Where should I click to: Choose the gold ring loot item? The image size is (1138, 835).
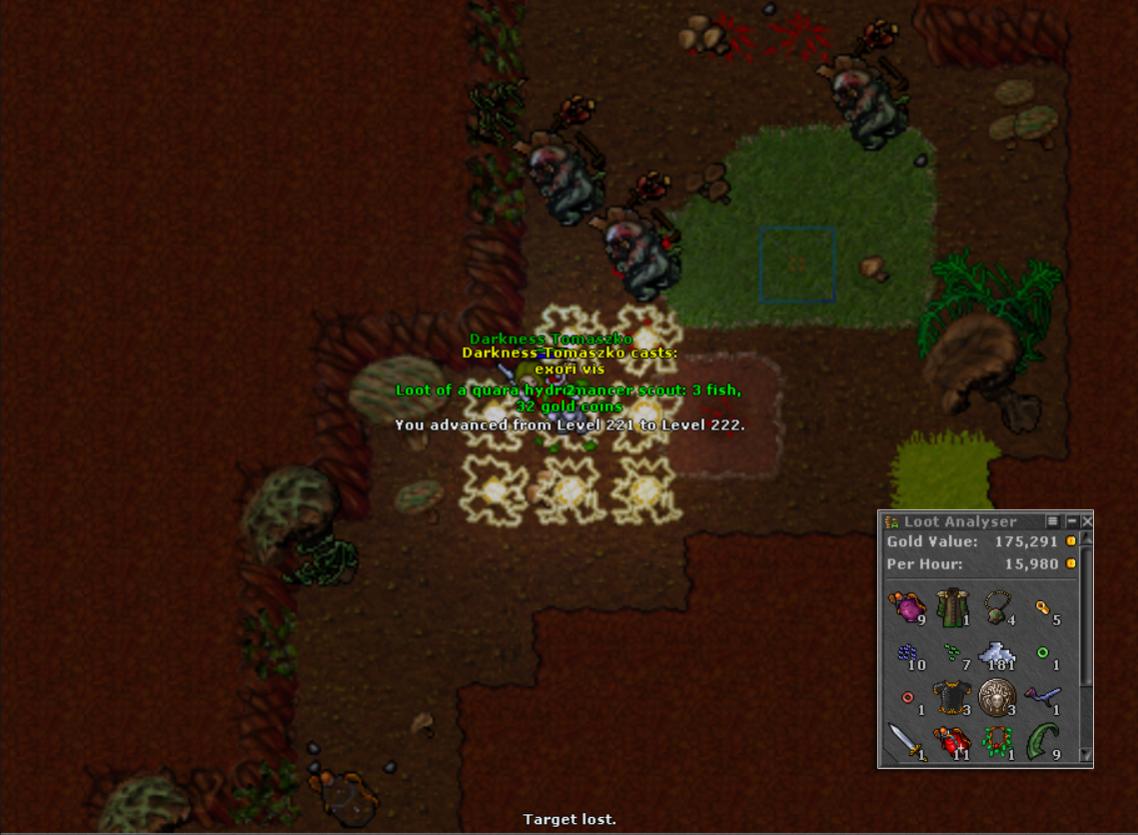click(x=1043, y=607)
